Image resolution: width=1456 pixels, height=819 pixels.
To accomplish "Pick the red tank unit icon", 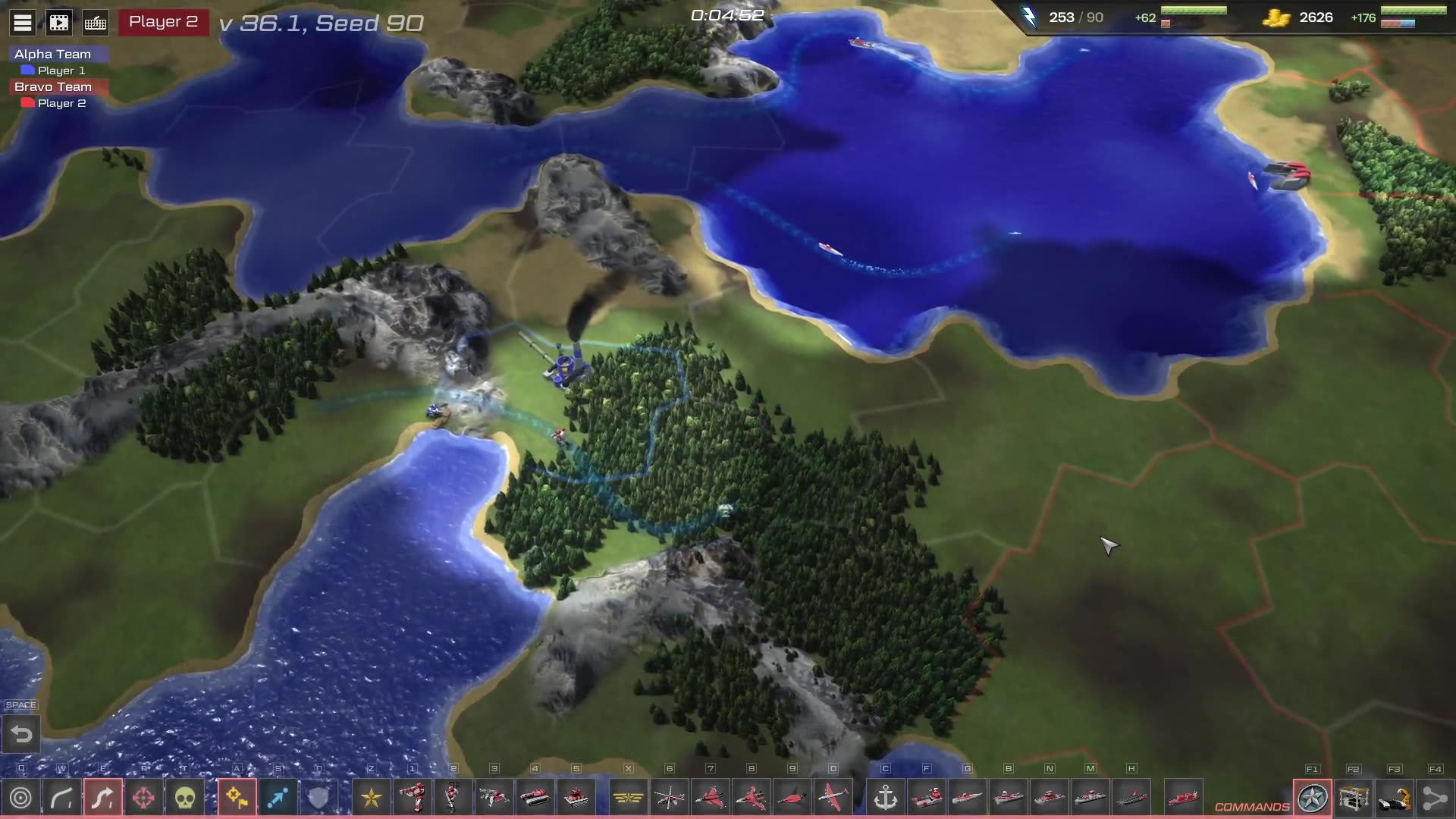I will point(535,798).
